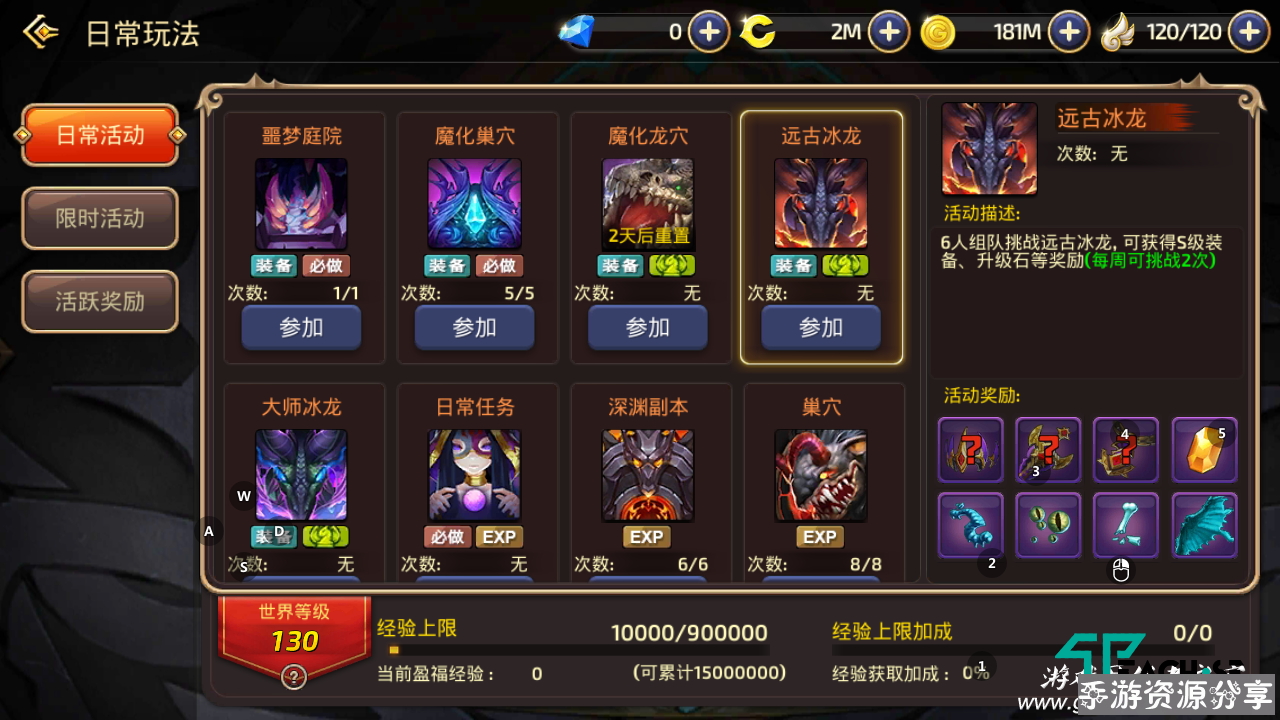Image resolution: width=1280 pixels, height=720 pixels.
Task: Click the dragon bone reward icon
Action: click(1126, 525)
